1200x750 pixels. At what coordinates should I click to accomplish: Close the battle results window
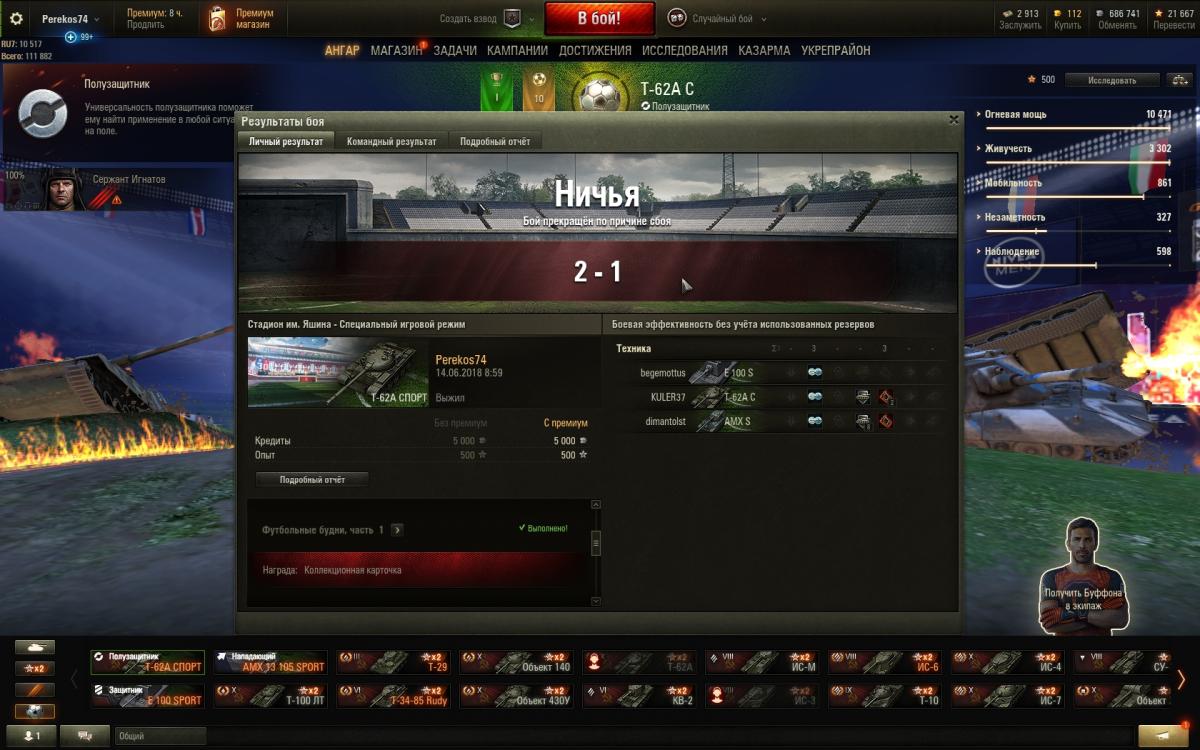pyautogui.click(x=953, y=119)
